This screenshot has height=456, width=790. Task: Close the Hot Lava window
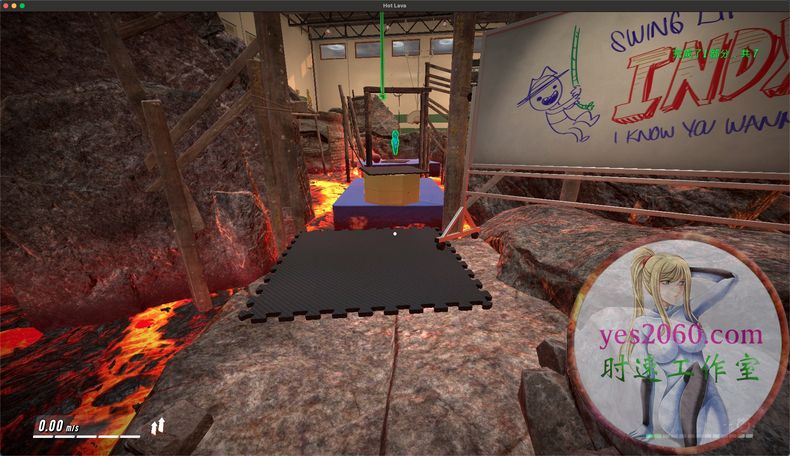click(x=6, y=6)
